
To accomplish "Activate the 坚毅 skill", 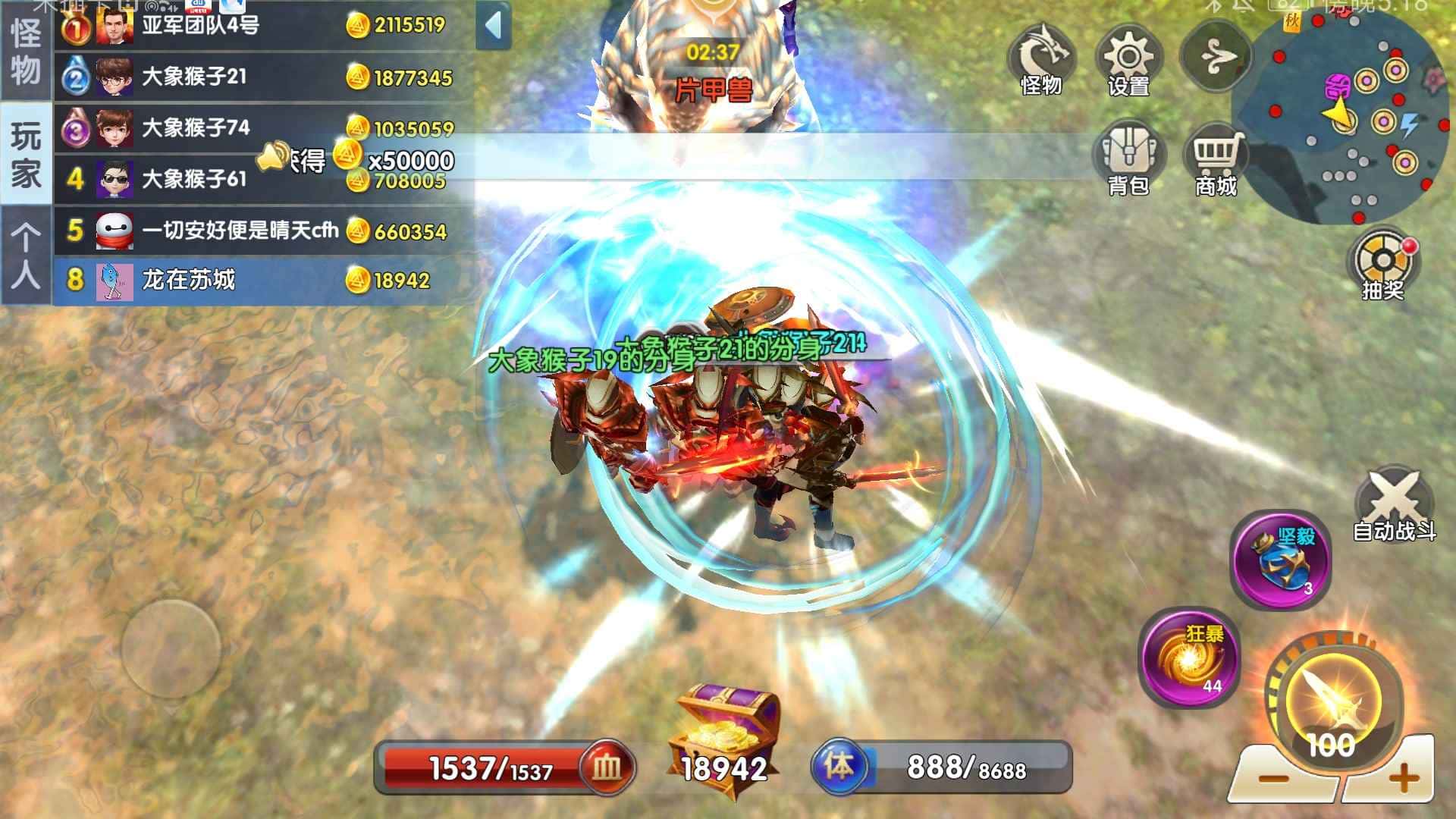I will [x=1280, y=560].
